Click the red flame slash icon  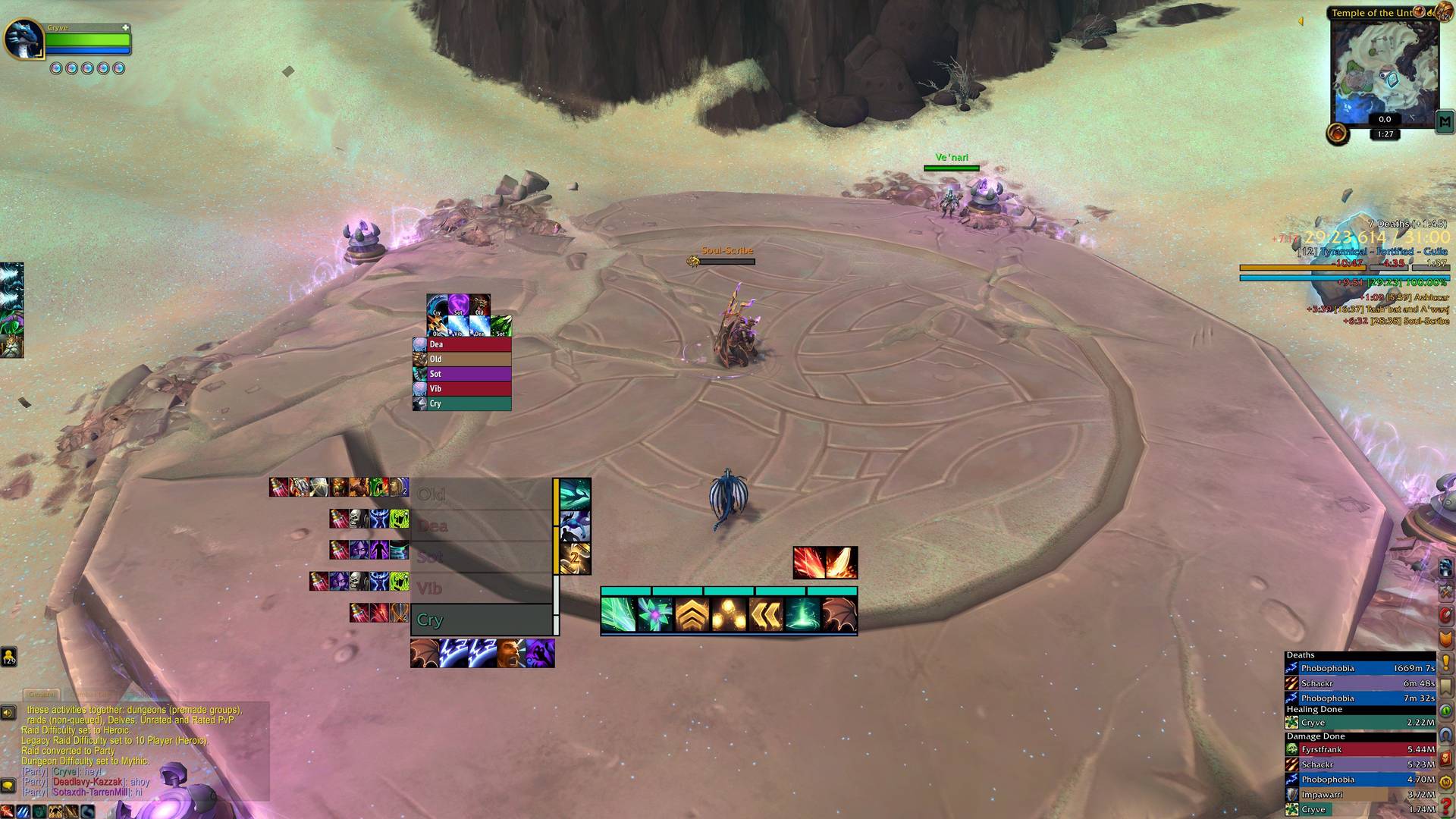[x=808, y=563]
